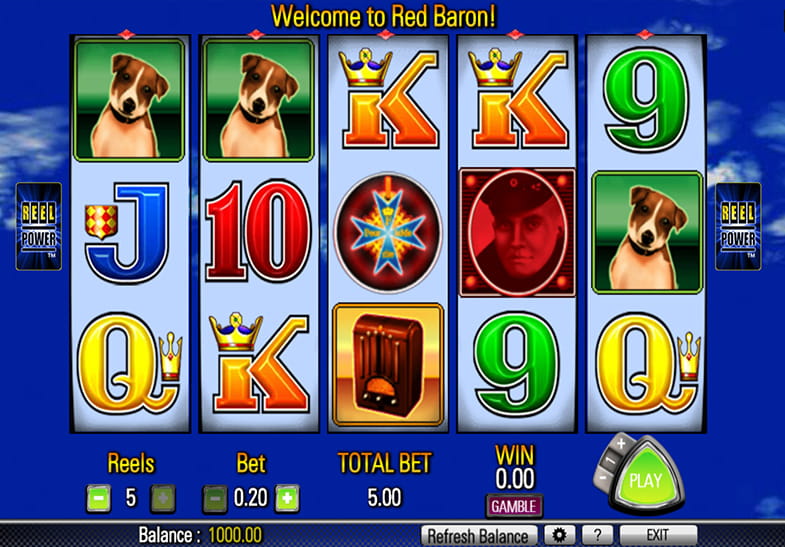
Task: Open settings via the gear icon
Action: coord(559,535)
